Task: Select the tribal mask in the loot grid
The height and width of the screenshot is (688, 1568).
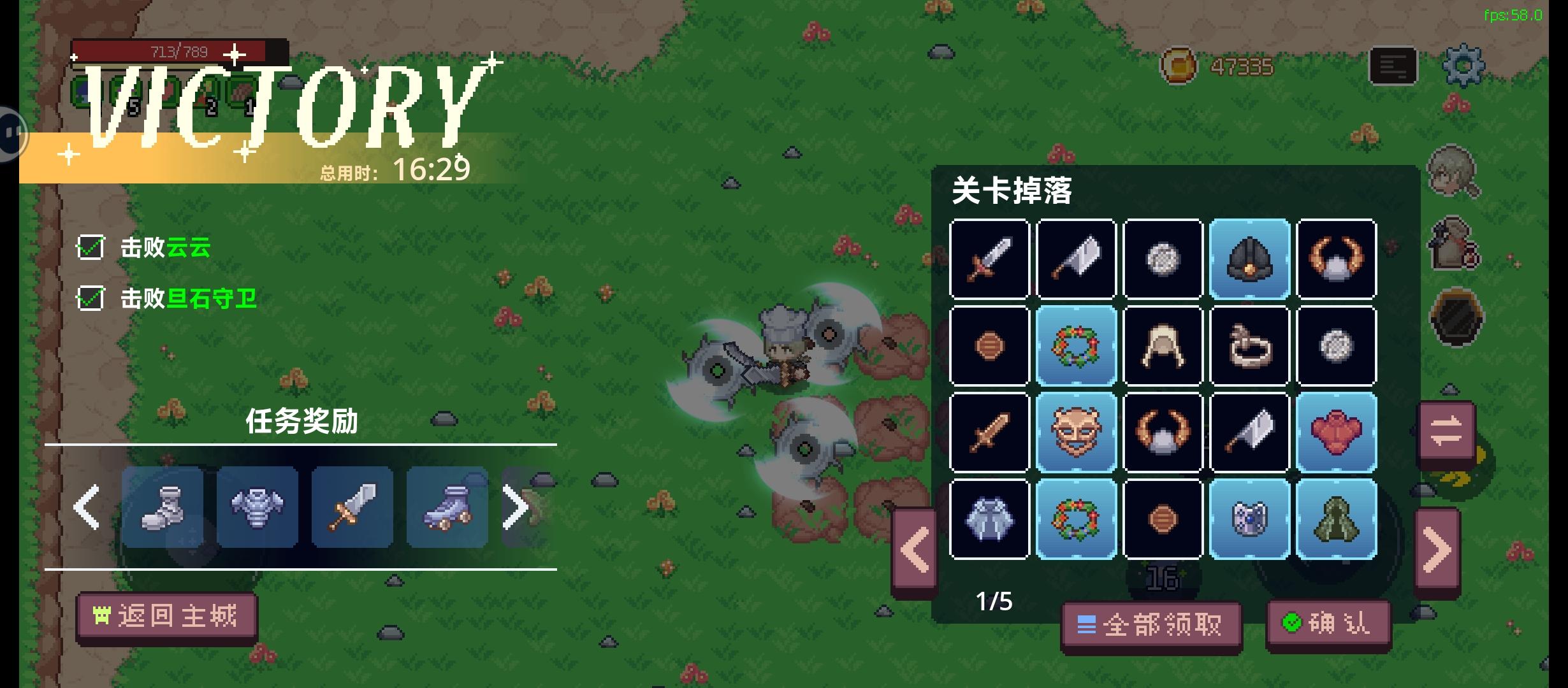Action: tap(1076, 433)
